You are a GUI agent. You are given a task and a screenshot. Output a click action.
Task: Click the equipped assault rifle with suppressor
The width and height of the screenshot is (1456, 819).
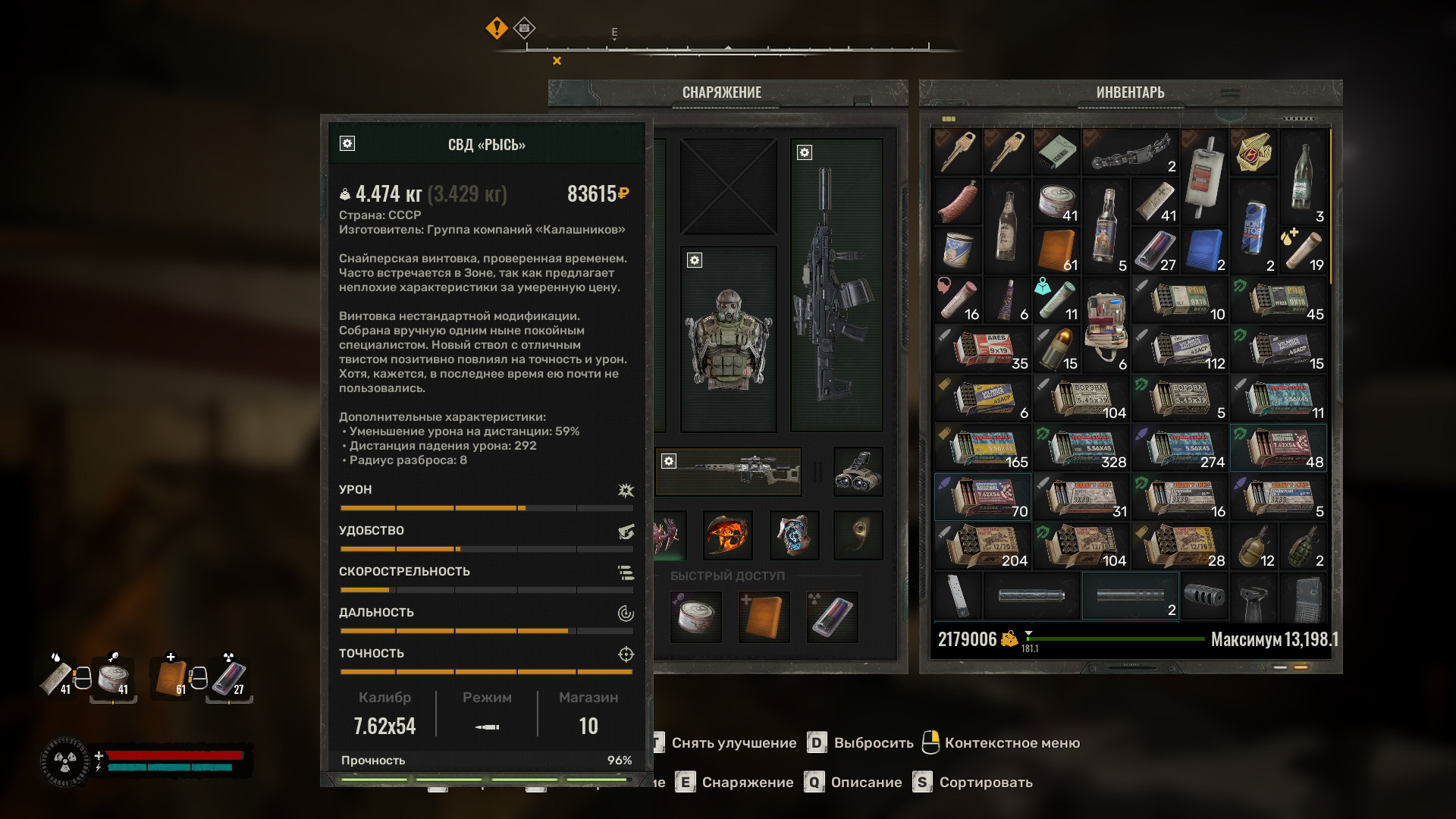[x=836, y=285]
